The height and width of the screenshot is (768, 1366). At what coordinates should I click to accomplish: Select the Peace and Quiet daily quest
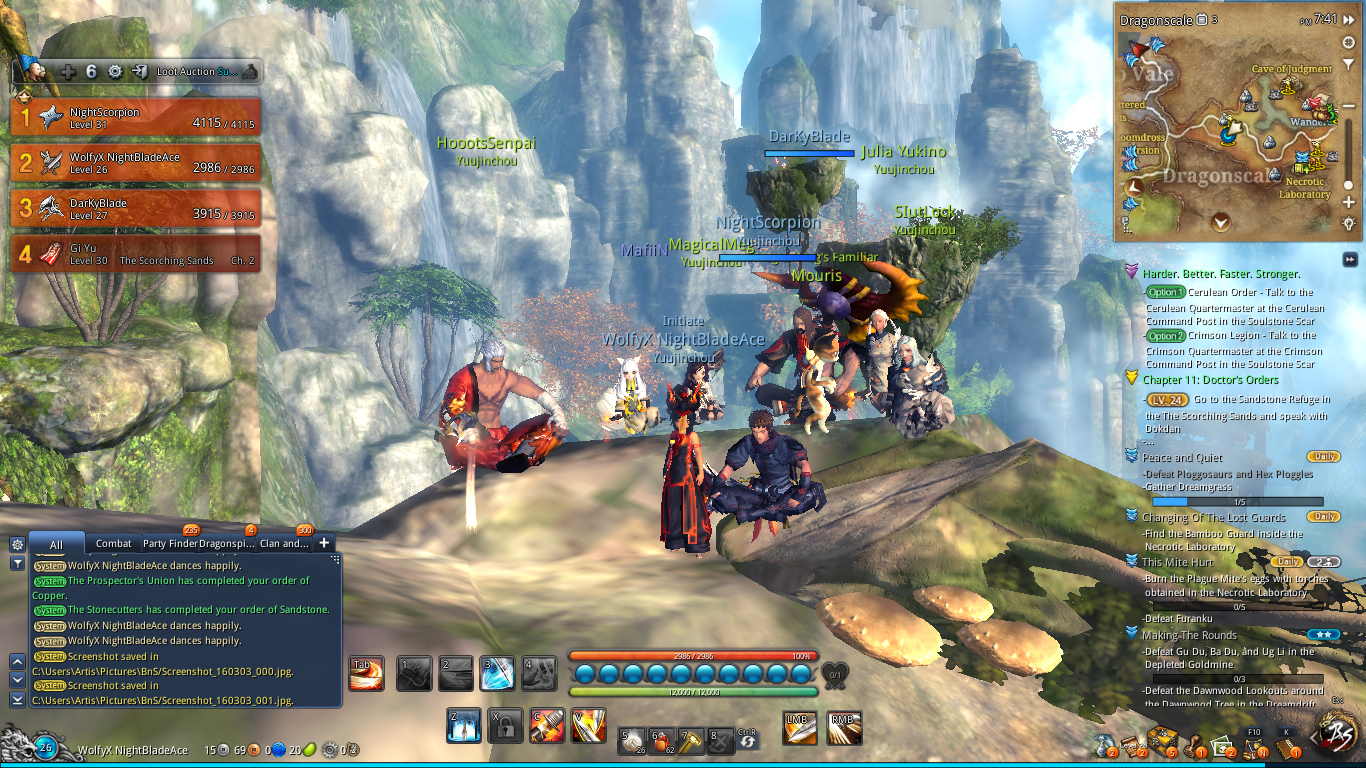1182,458
